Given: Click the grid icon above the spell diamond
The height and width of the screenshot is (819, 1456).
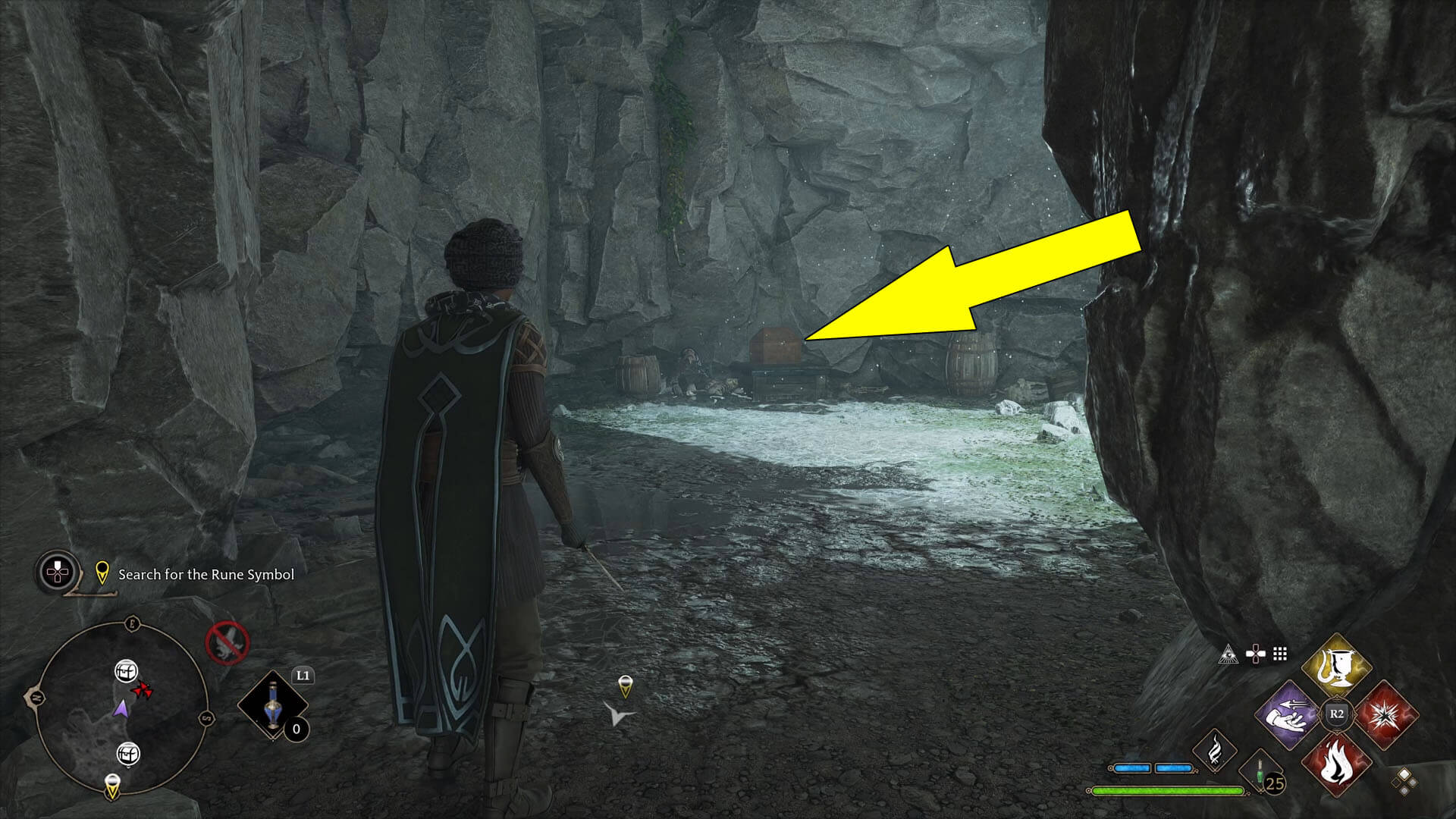Looking at the screenshot, I should pyautogui.click(x=1279, y=654).
